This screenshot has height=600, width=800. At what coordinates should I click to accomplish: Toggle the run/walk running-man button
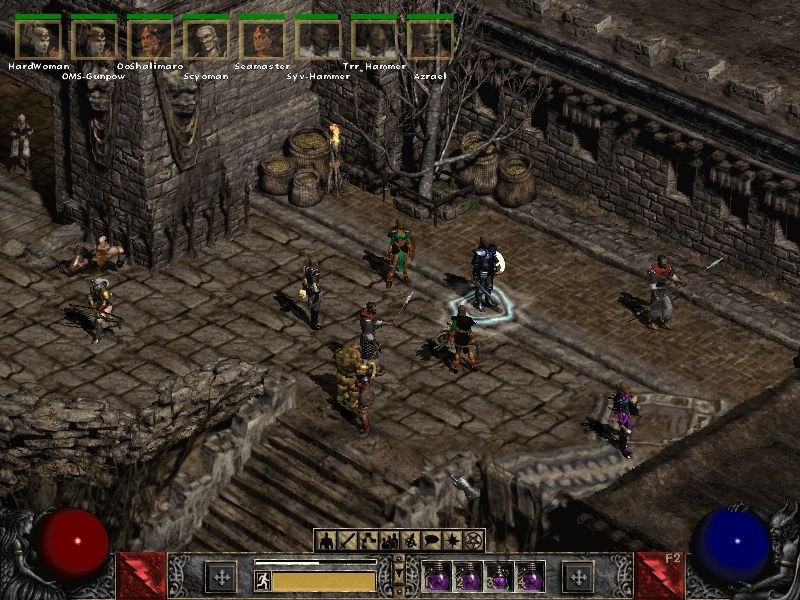click(263, 580)
